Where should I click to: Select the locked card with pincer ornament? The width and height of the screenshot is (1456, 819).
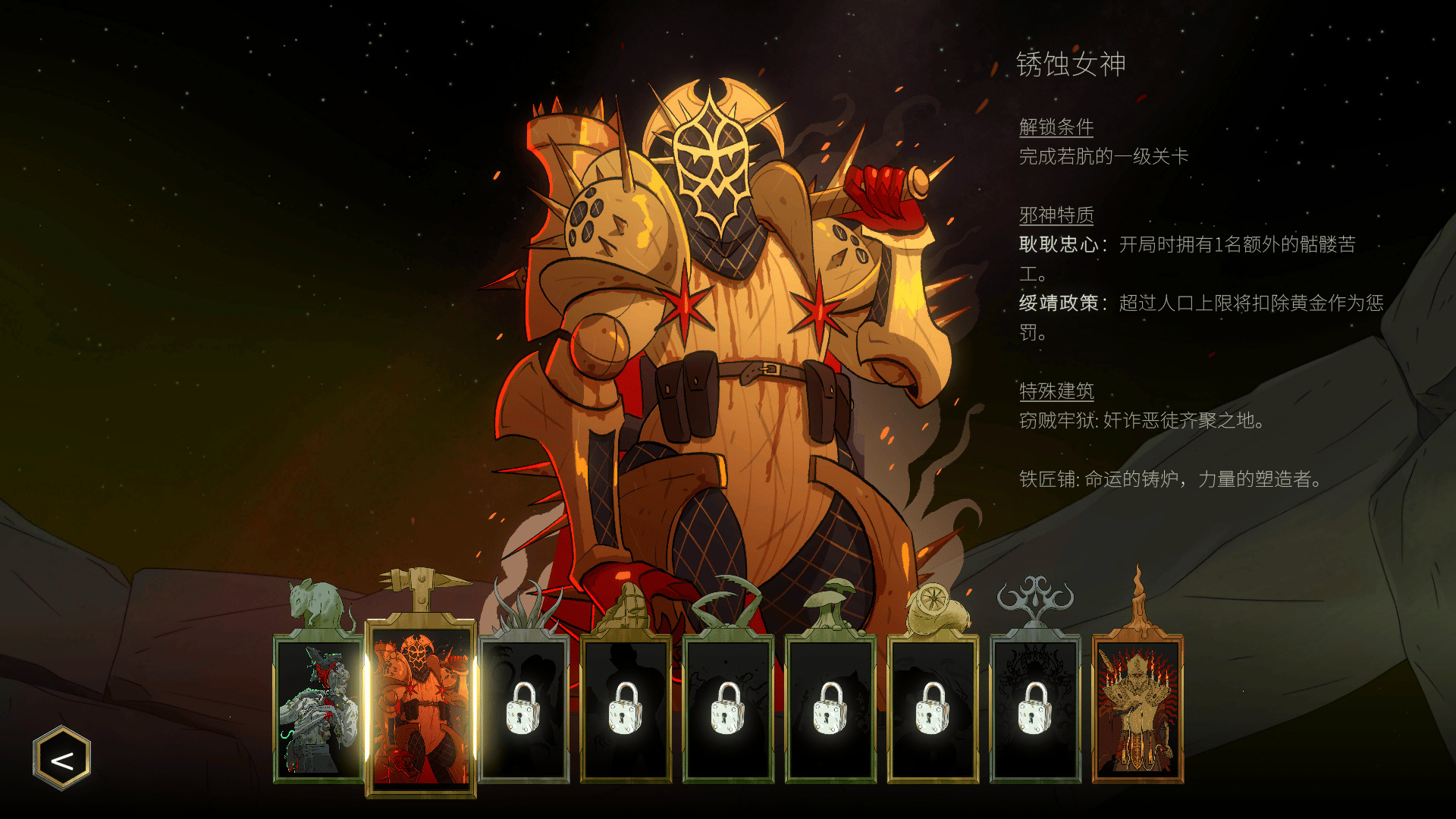coord(728,709)
